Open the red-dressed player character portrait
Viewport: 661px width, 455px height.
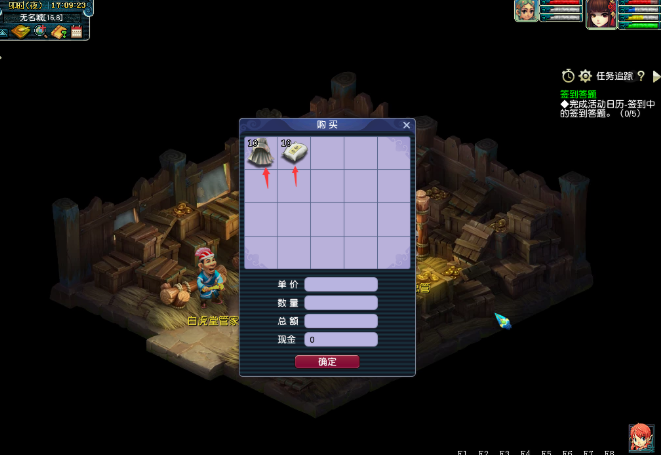(x=600, y=13)
